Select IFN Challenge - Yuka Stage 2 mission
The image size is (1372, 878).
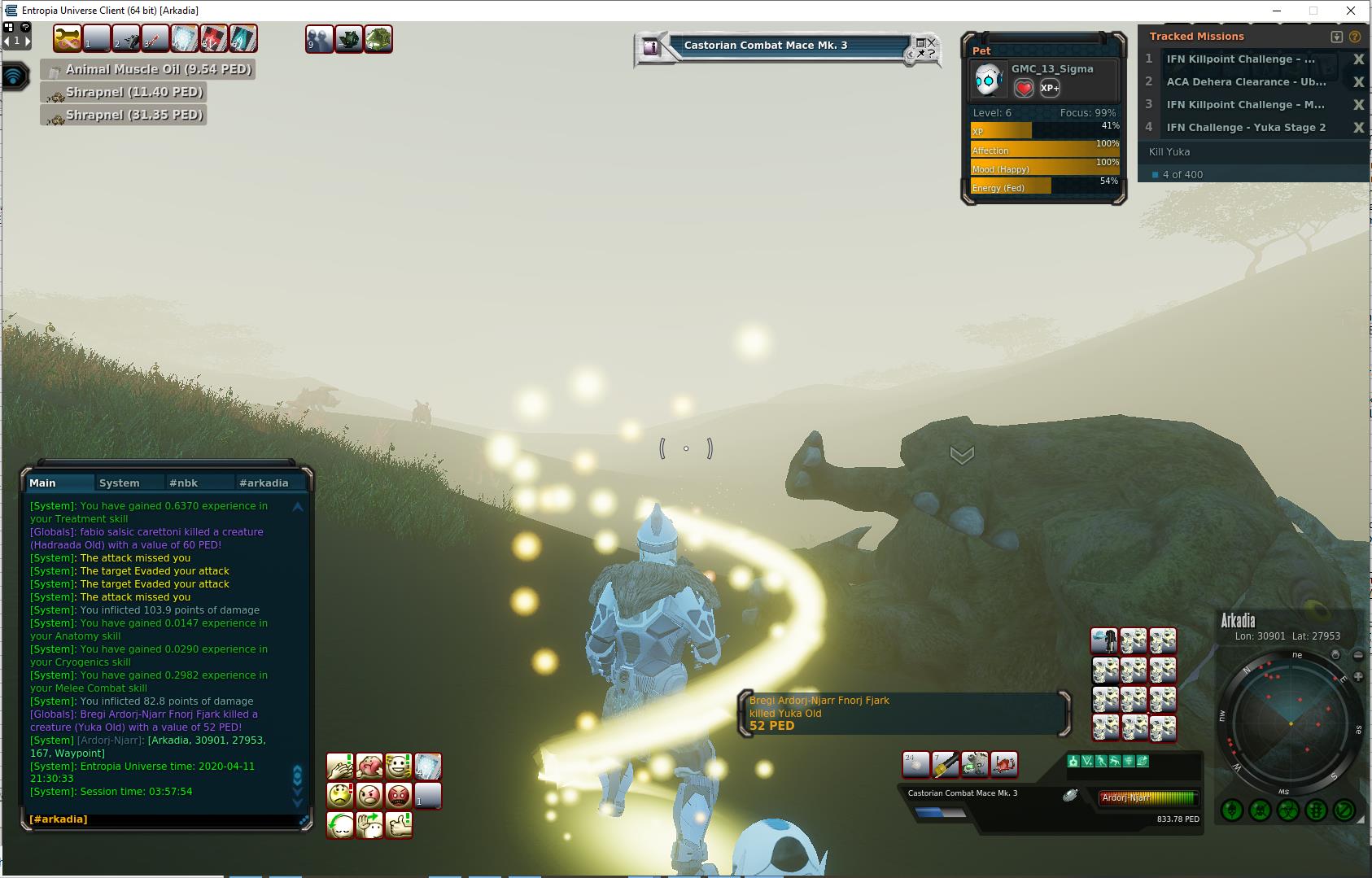(x=1245, y=128)
